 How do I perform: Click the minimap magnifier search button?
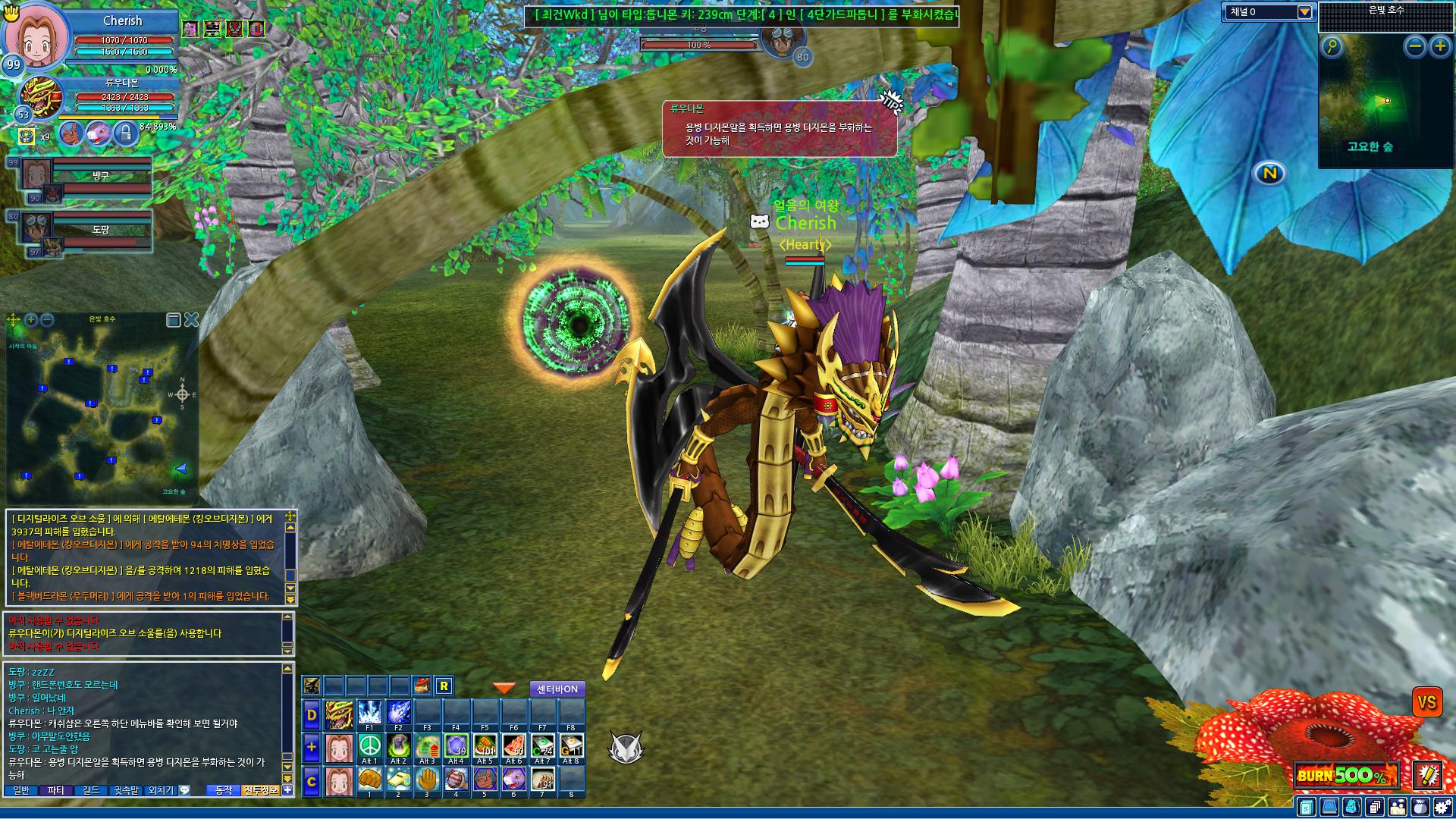click(1332, 47)
